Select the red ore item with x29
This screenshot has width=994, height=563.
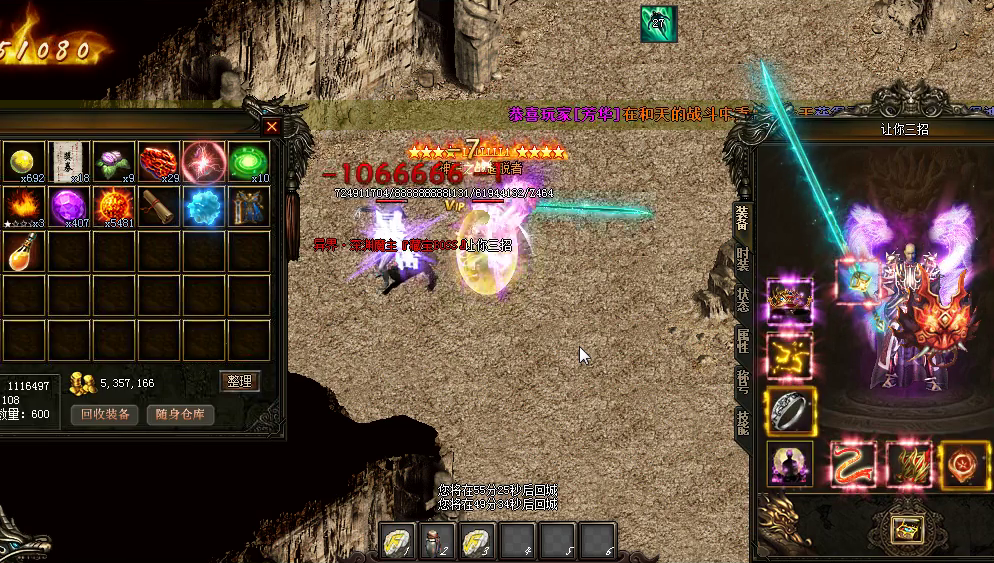click(160, 161)
